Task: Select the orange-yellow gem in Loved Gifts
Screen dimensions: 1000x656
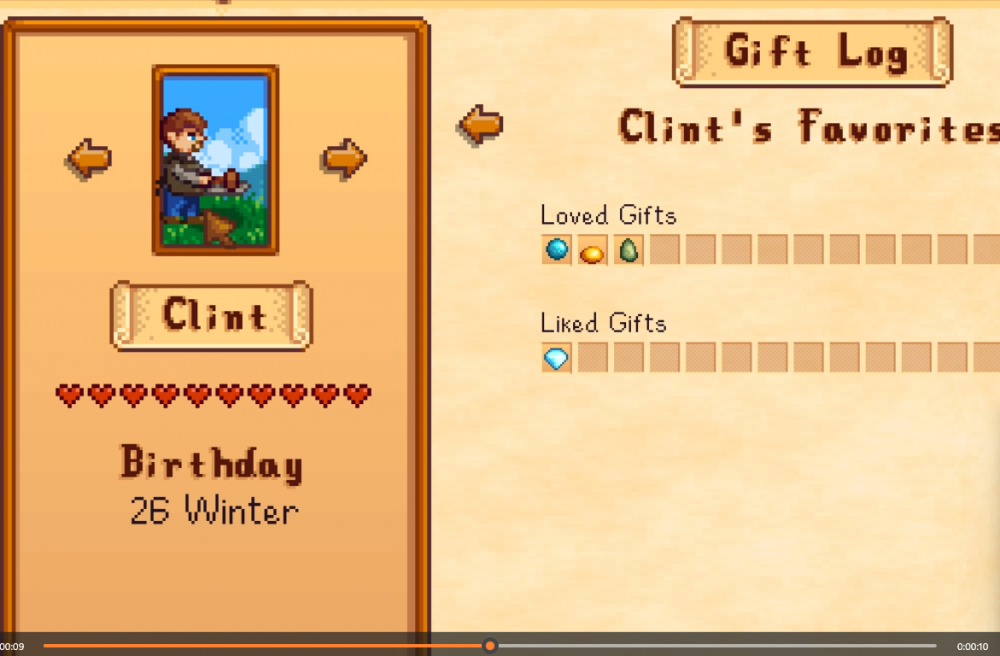Action: coord(592,250)
